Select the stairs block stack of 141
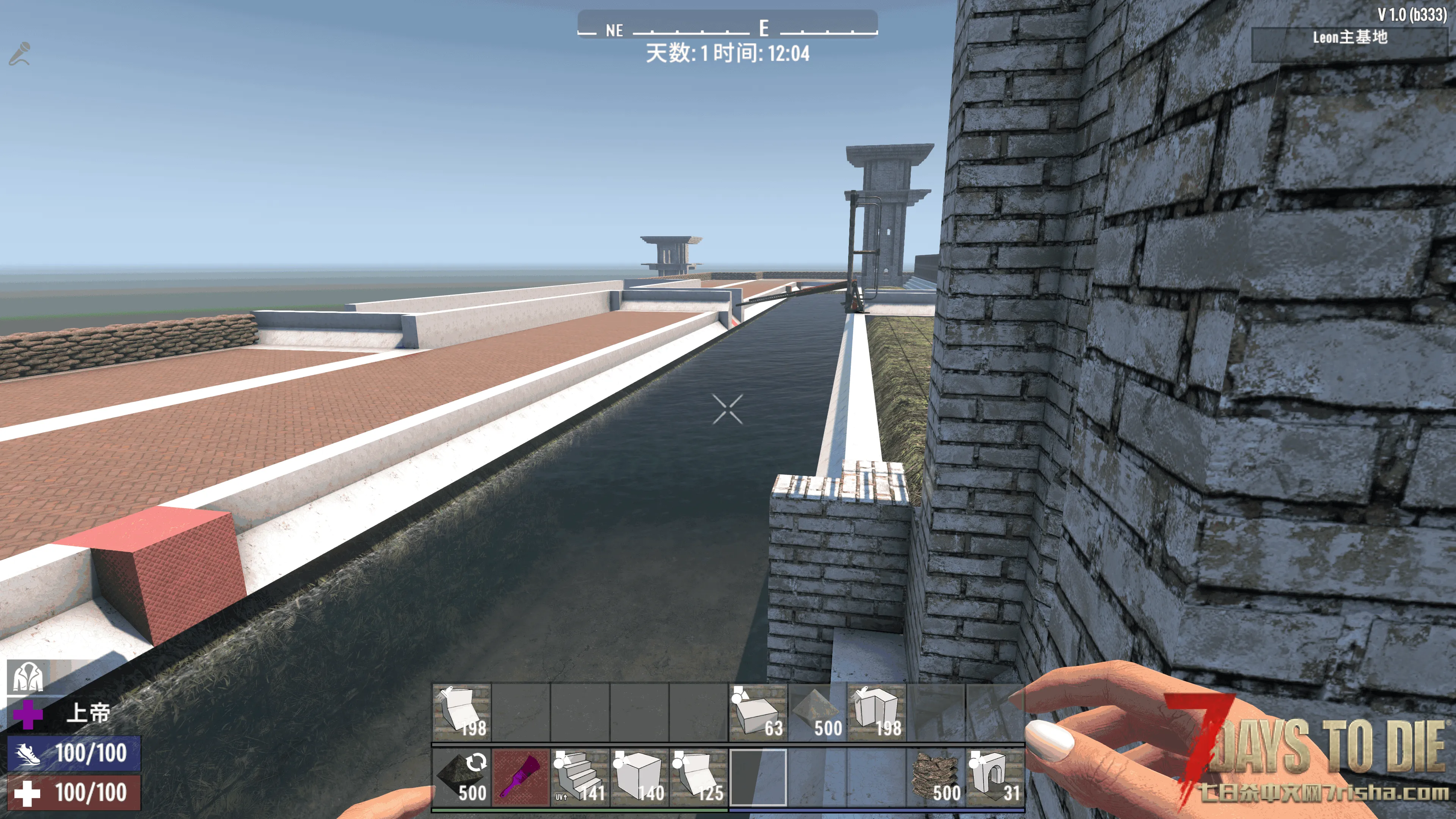This screenshot has height=819, width=1456. coord(580,777)
